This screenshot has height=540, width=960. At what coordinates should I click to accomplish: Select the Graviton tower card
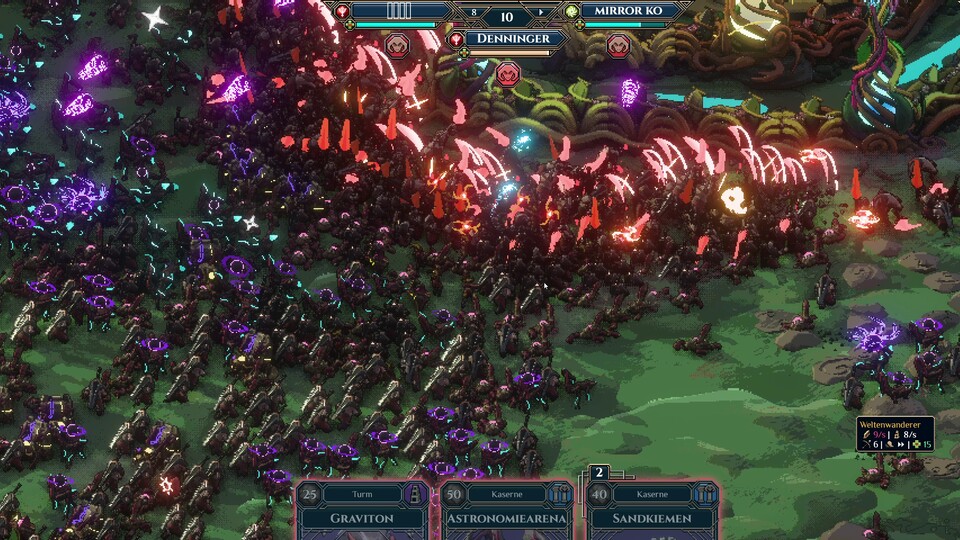click(x=364, y=510)
